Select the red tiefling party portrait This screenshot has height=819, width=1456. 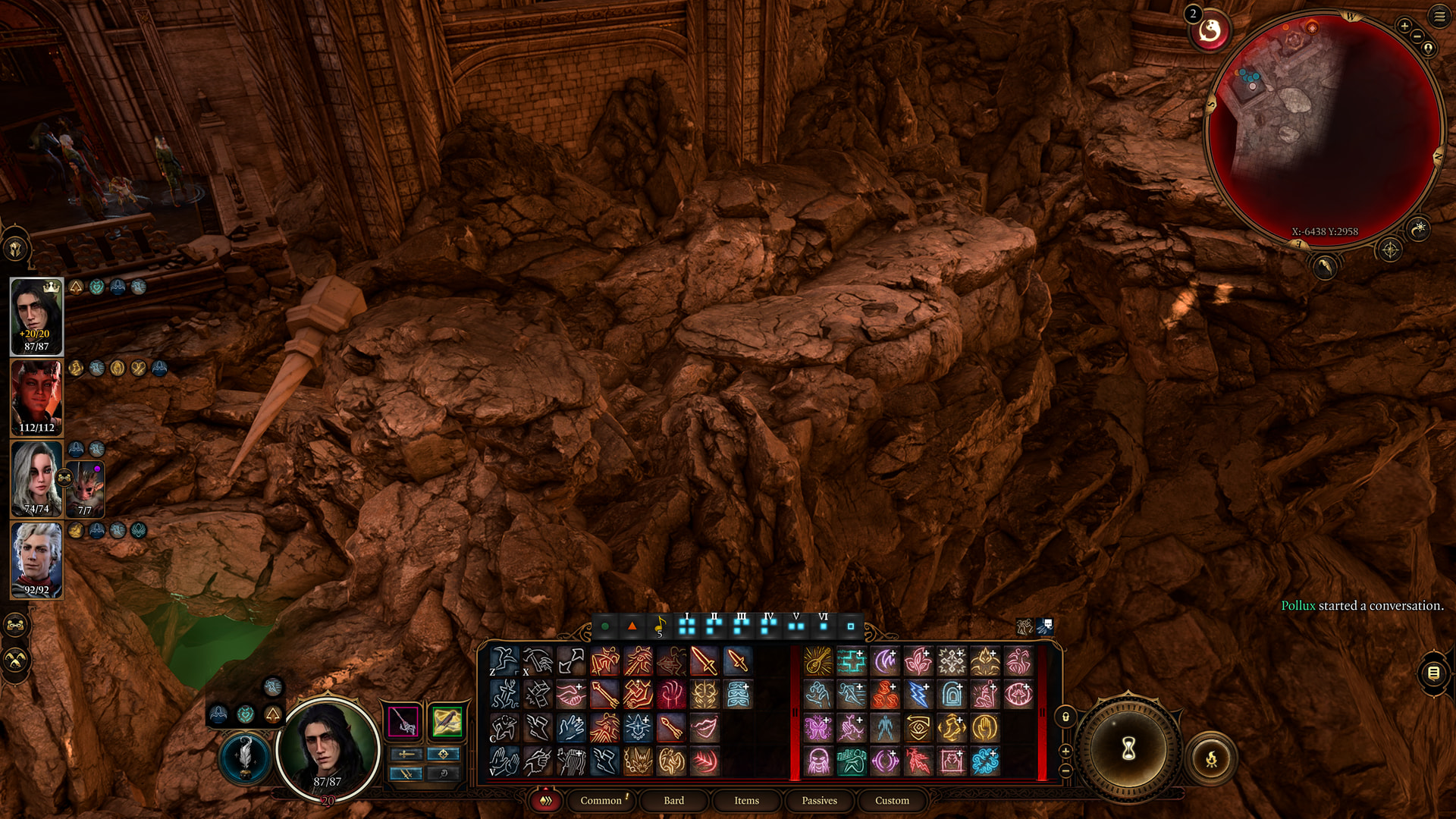36,397
